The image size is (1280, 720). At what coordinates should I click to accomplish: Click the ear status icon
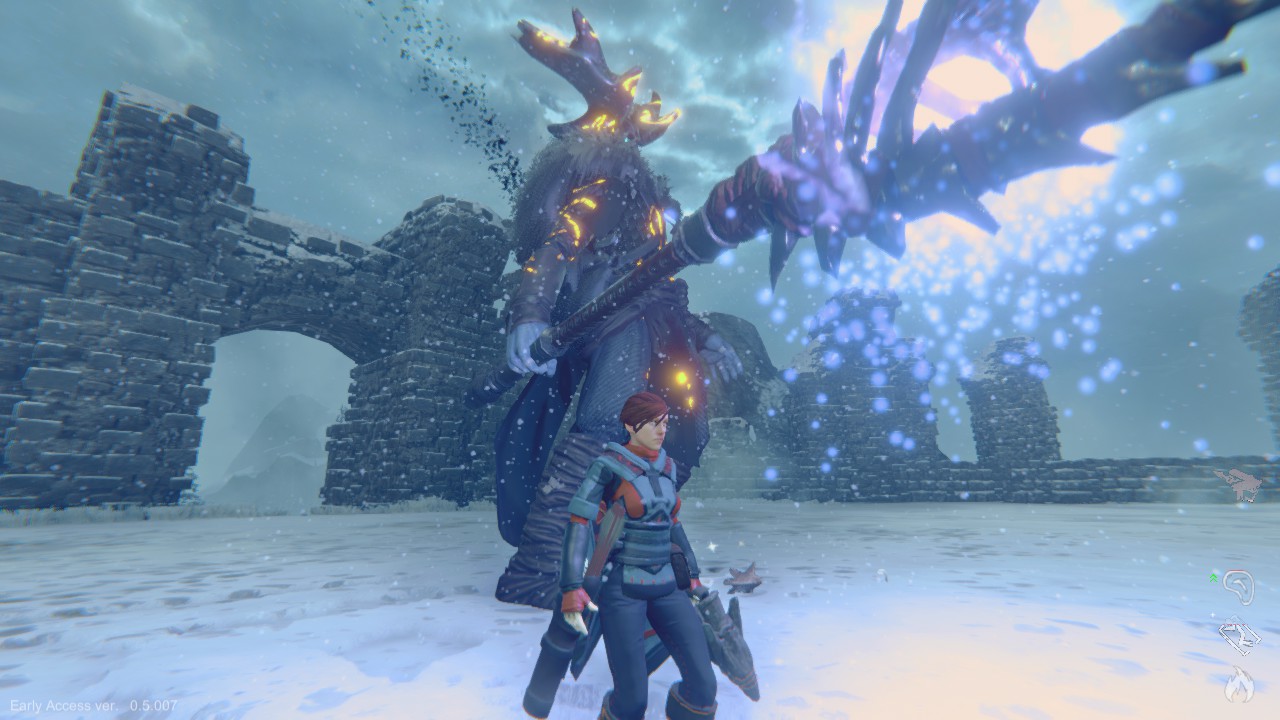click(1238, 587)
